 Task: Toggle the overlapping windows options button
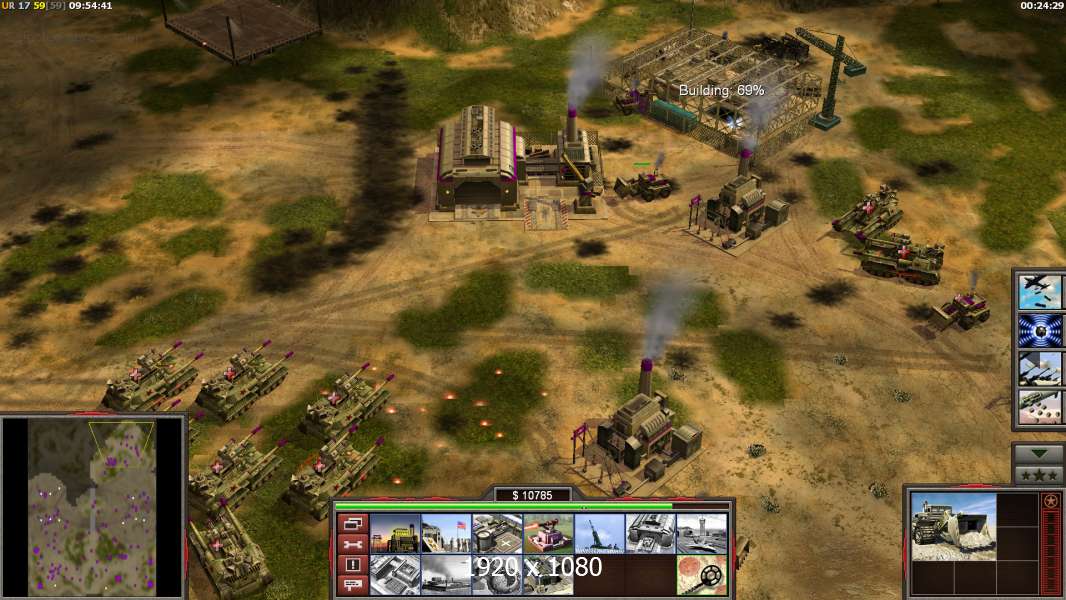[352, 523]
